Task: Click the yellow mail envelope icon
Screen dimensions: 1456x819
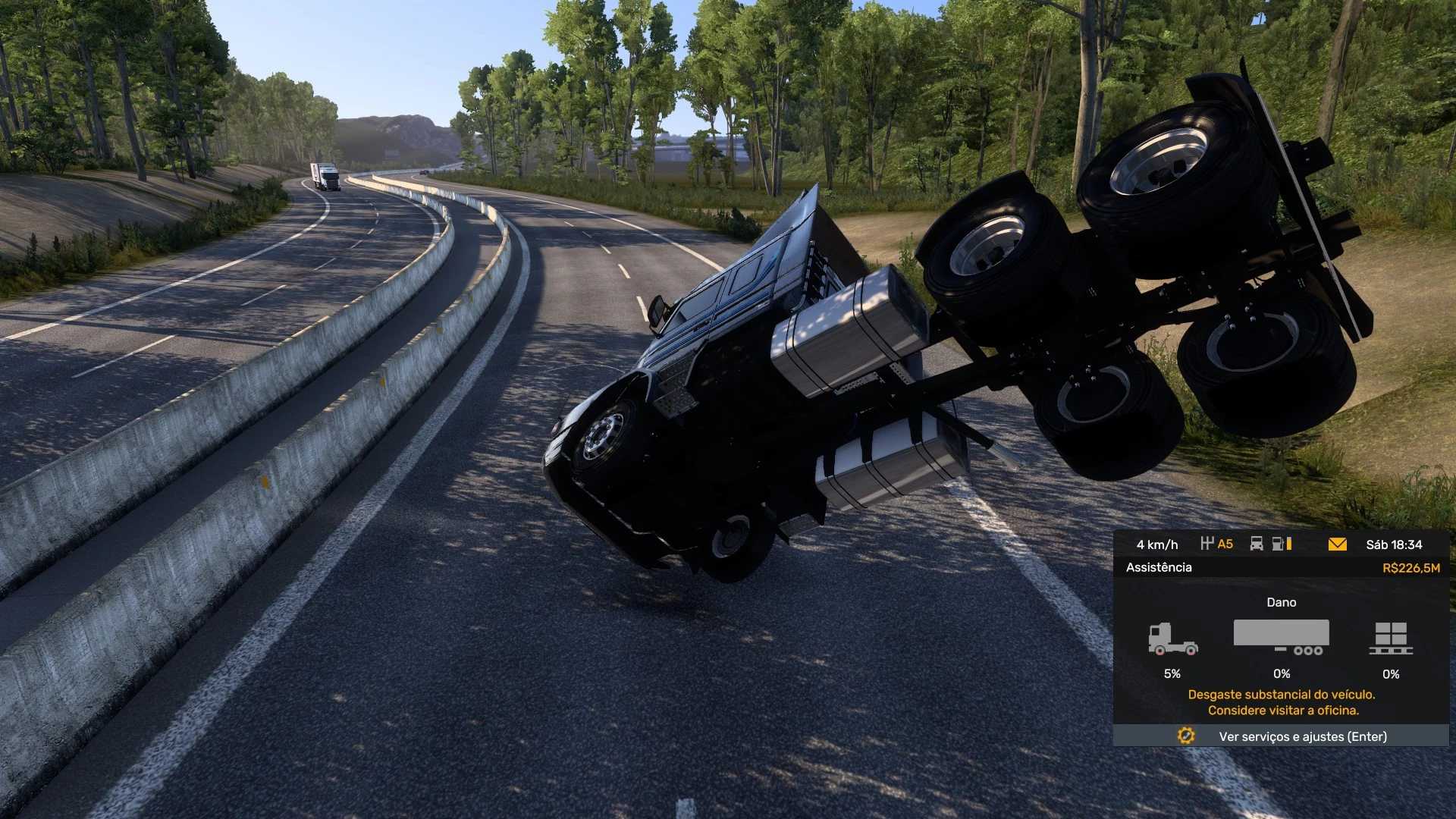Action: [1337, 544]
